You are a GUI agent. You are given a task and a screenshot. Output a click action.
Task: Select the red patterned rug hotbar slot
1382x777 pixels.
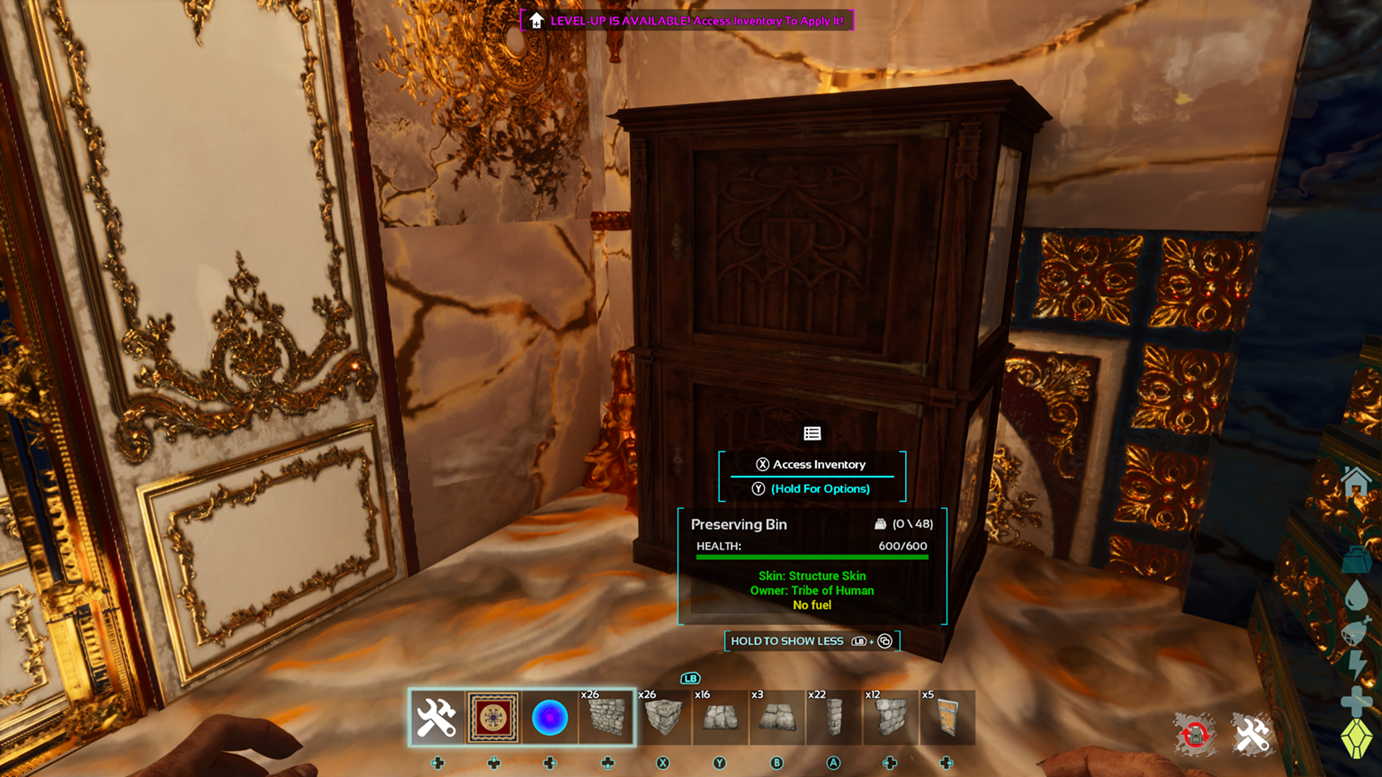(493, 717)
